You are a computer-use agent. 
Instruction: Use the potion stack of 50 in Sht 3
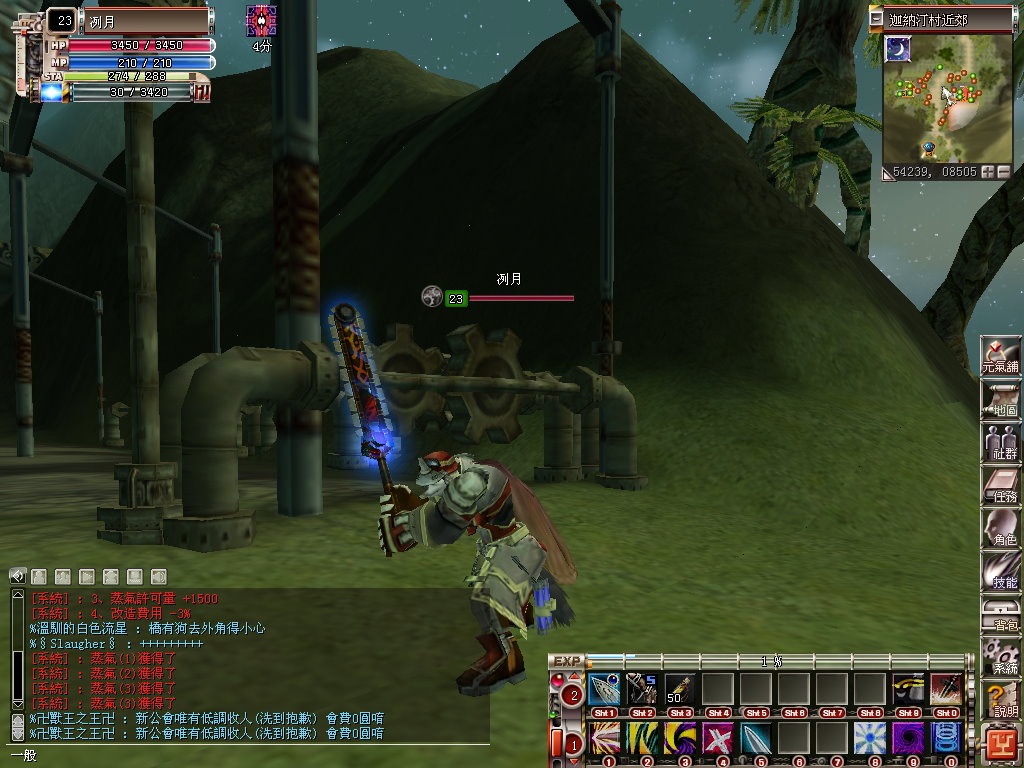pyautogui.click(x=679, y=688)
